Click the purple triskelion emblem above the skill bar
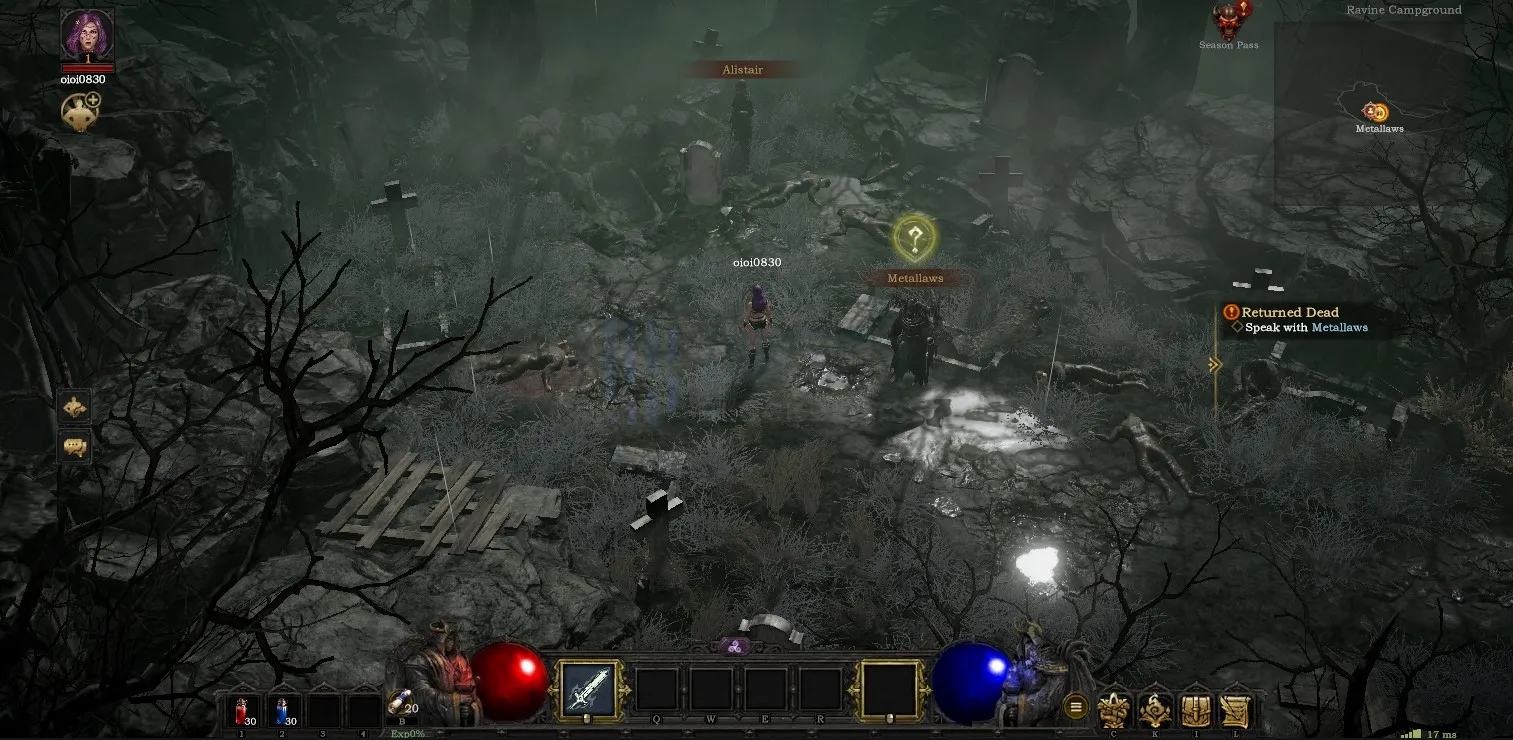Screen dimensions: 1513x740 [x=733, y=646]
